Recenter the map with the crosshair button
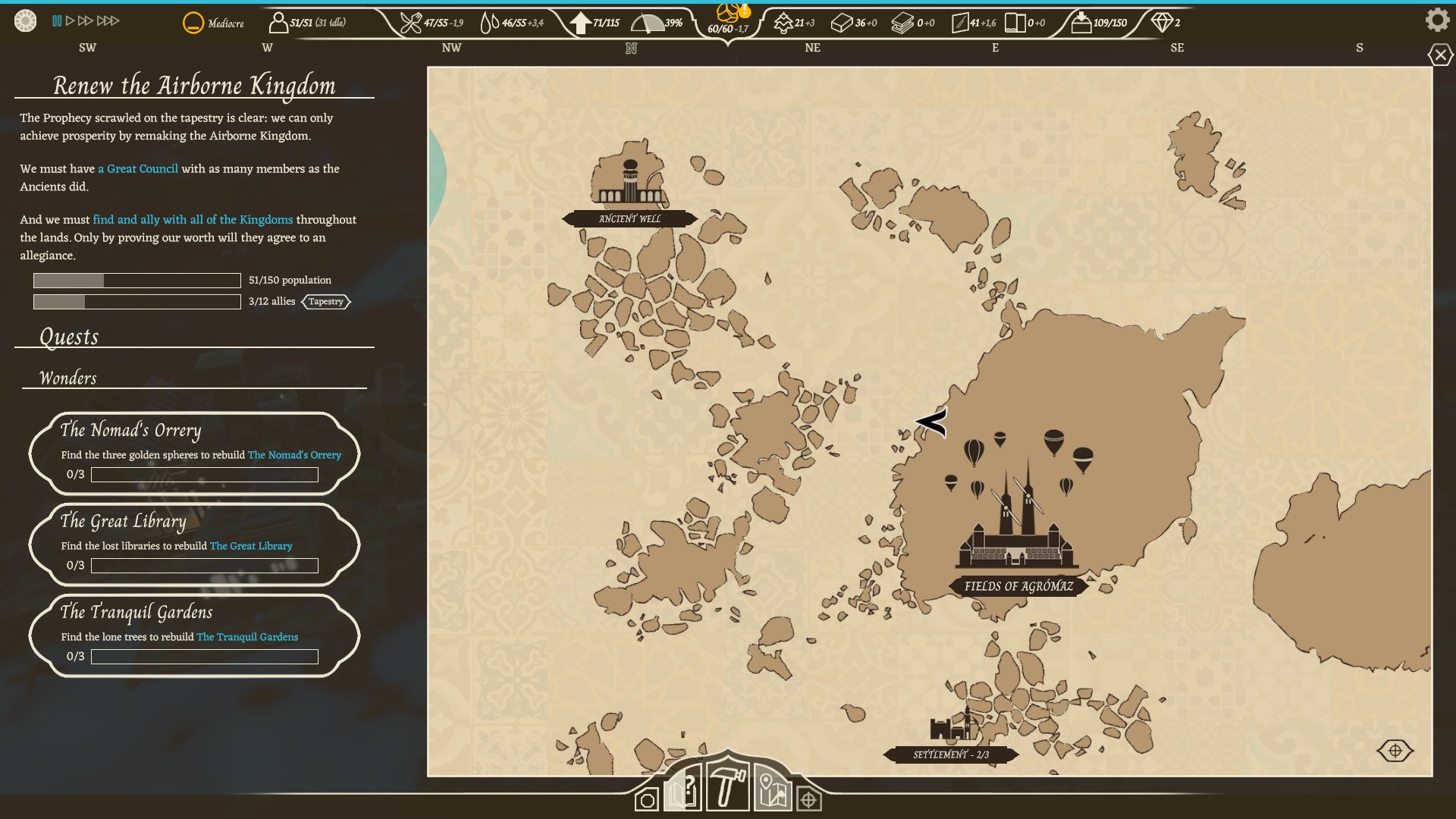Image resolution: width=1456 pixels, height=819 pixels. tap(1395, 751)
